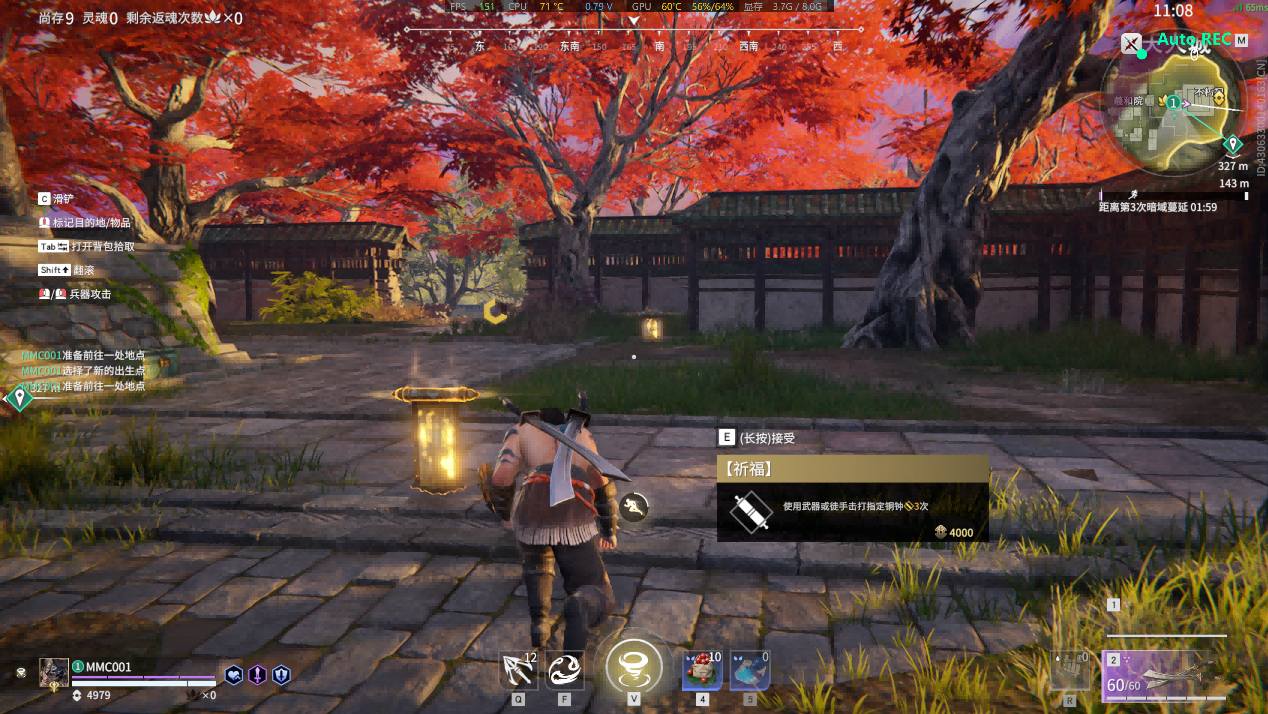Select the blue armor powder slot
1268x714 pixels.
point(749,670)
